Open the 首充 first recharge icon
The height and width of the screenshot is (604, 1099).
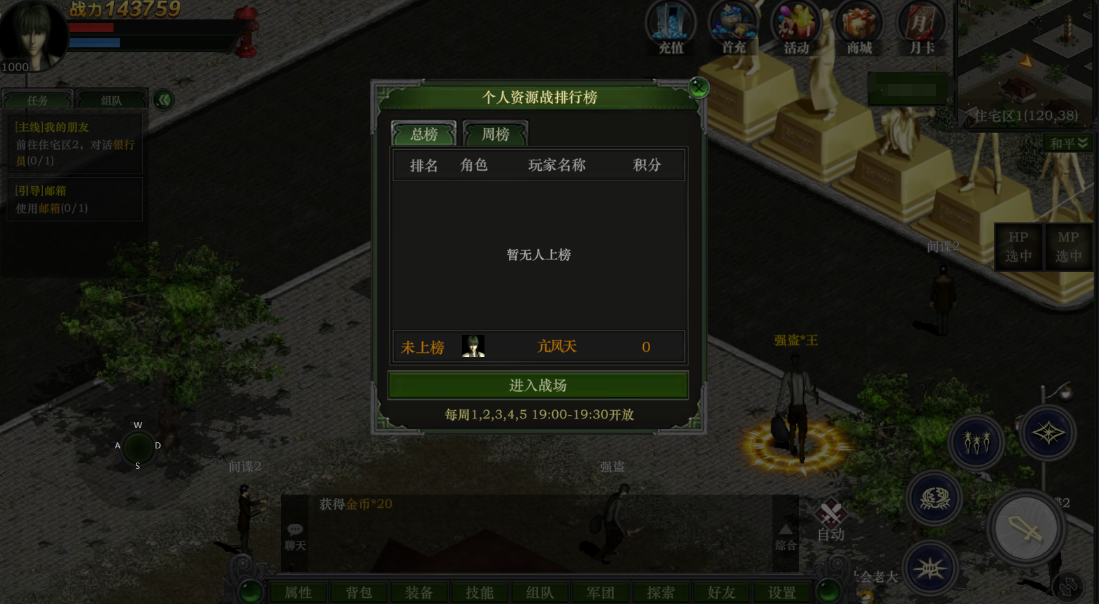tap(734, 28)
